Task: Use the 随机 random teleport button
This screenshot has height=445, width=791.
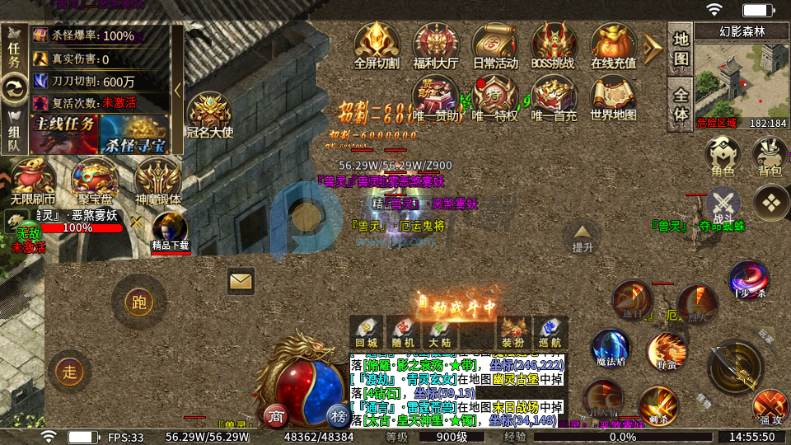Action: tap(403, 332)
